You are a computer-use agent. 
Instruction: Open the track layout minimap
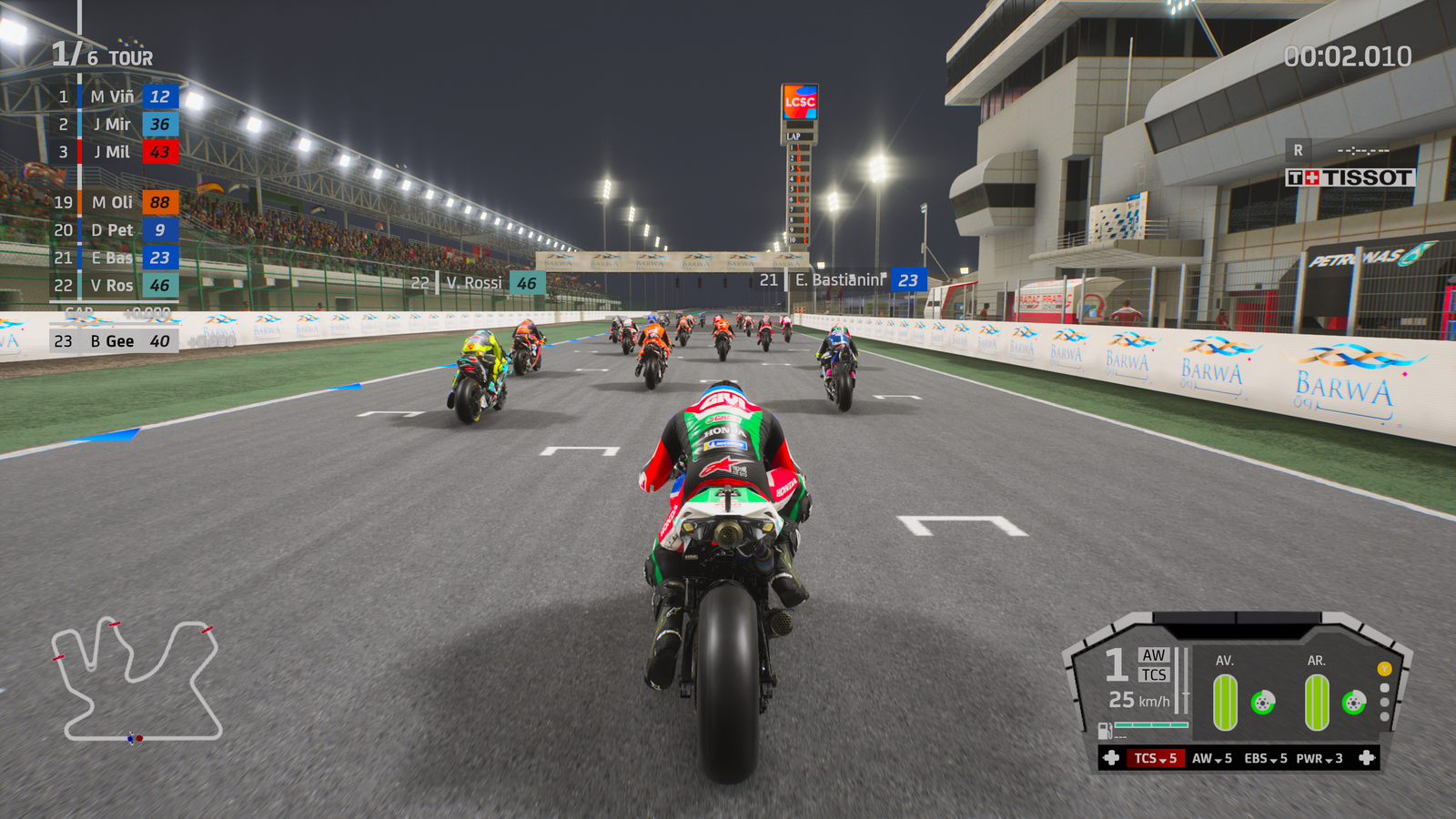pos(136,680)
